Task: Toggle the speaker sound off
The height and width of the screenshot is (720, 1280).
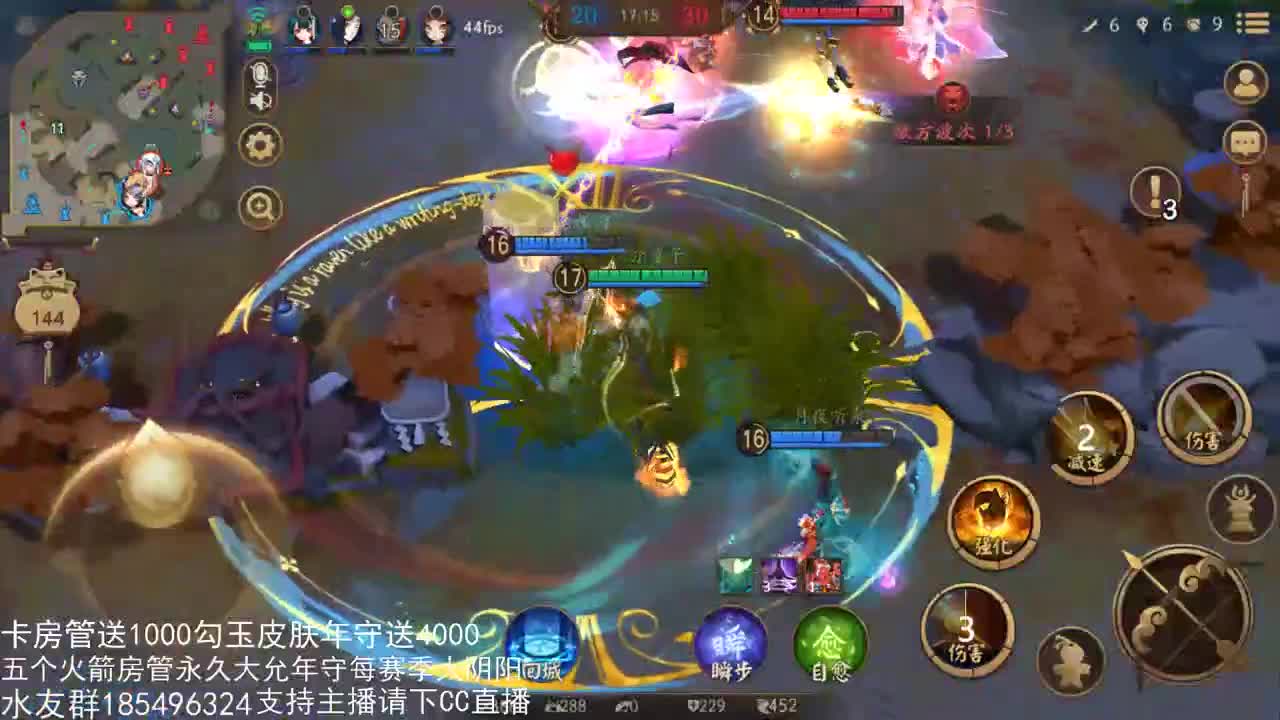Action: click(x=259, y=101)
